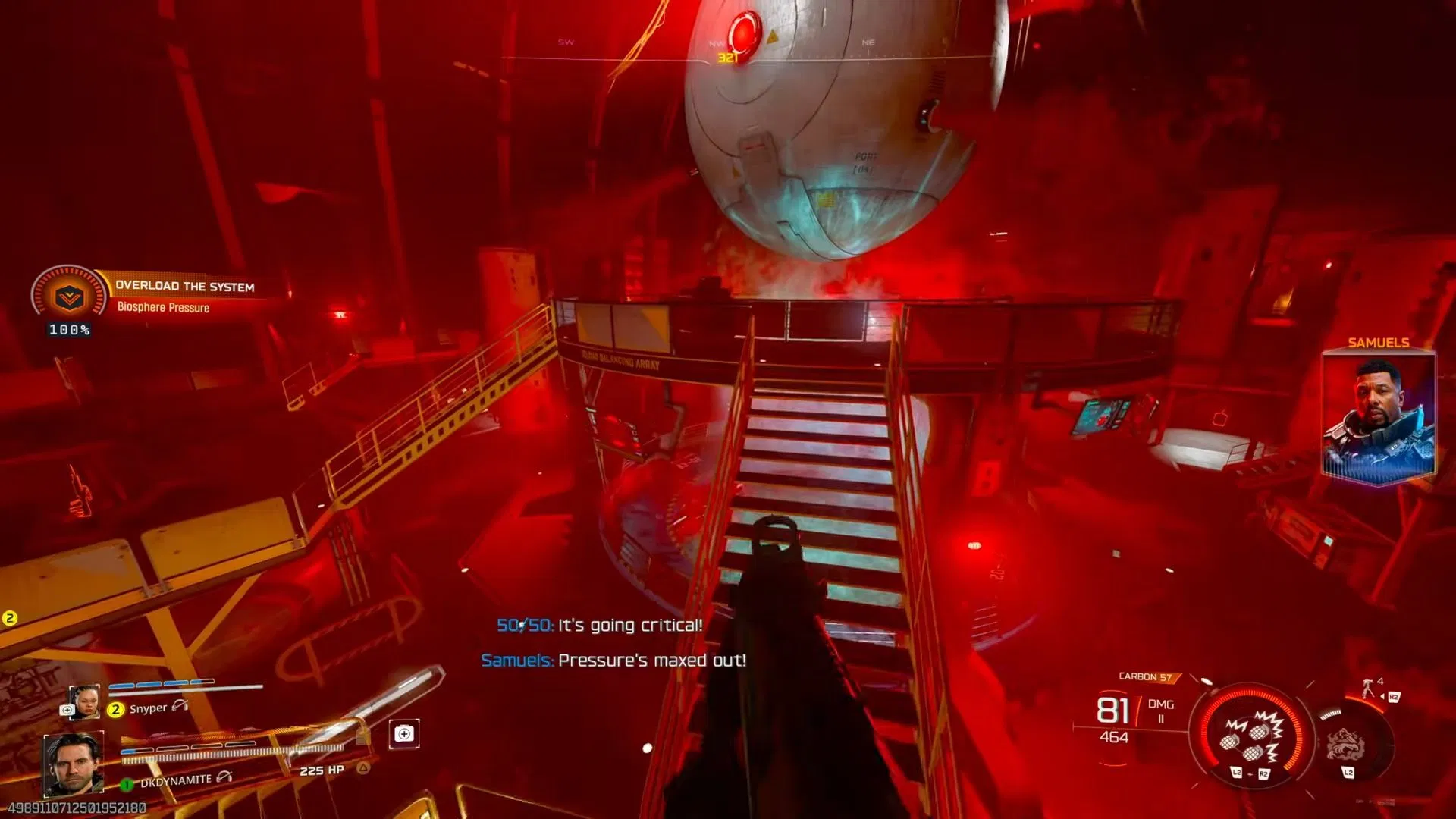Image resolution: width=1456 pixels, height=819 pixels.
Task: Click the yellow squad marker number 2
Action: [x=10, y=618]
